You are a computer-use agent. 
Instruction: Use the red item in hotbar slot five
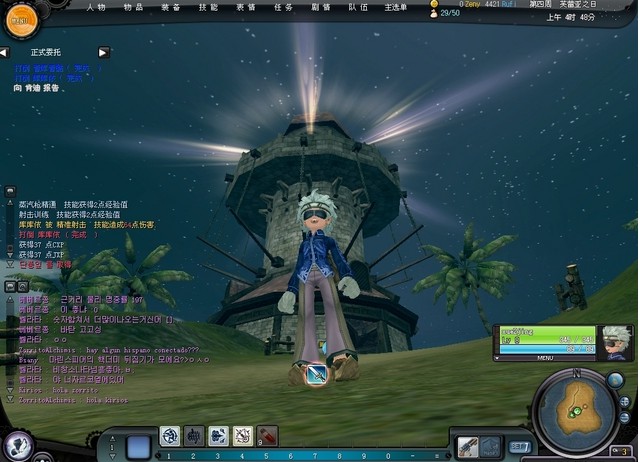click(267, 435)
